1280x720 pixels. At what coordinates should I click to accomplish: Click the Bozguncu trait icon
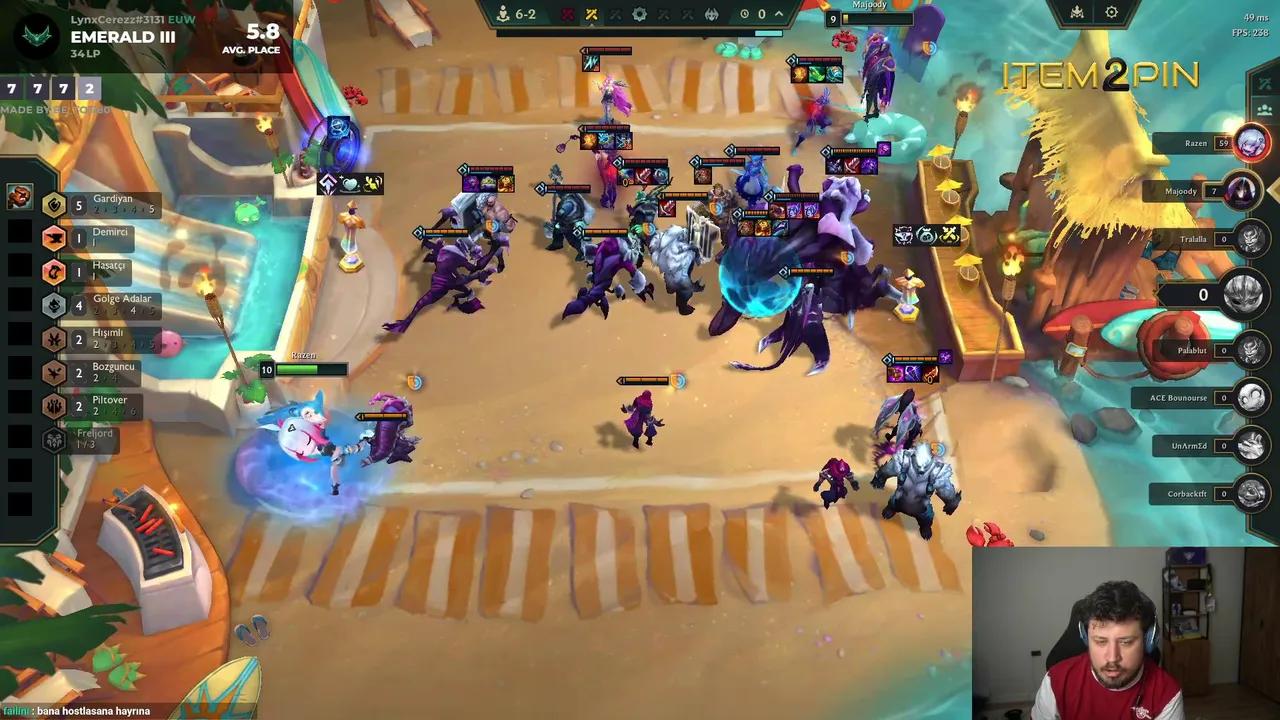55,372
